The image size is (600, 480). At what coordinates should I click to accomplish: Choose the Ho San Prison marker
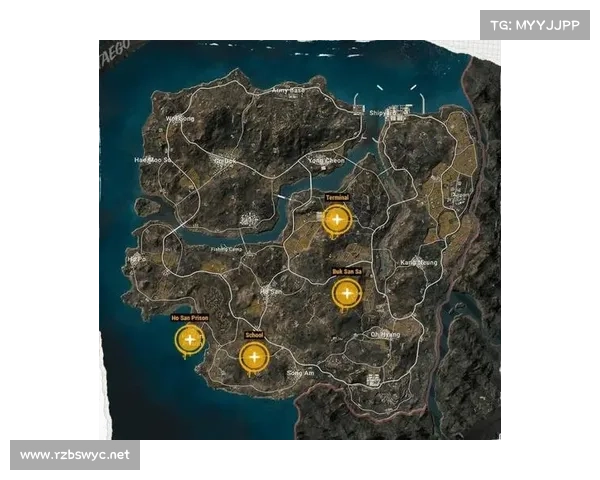(x=189, y=341)
